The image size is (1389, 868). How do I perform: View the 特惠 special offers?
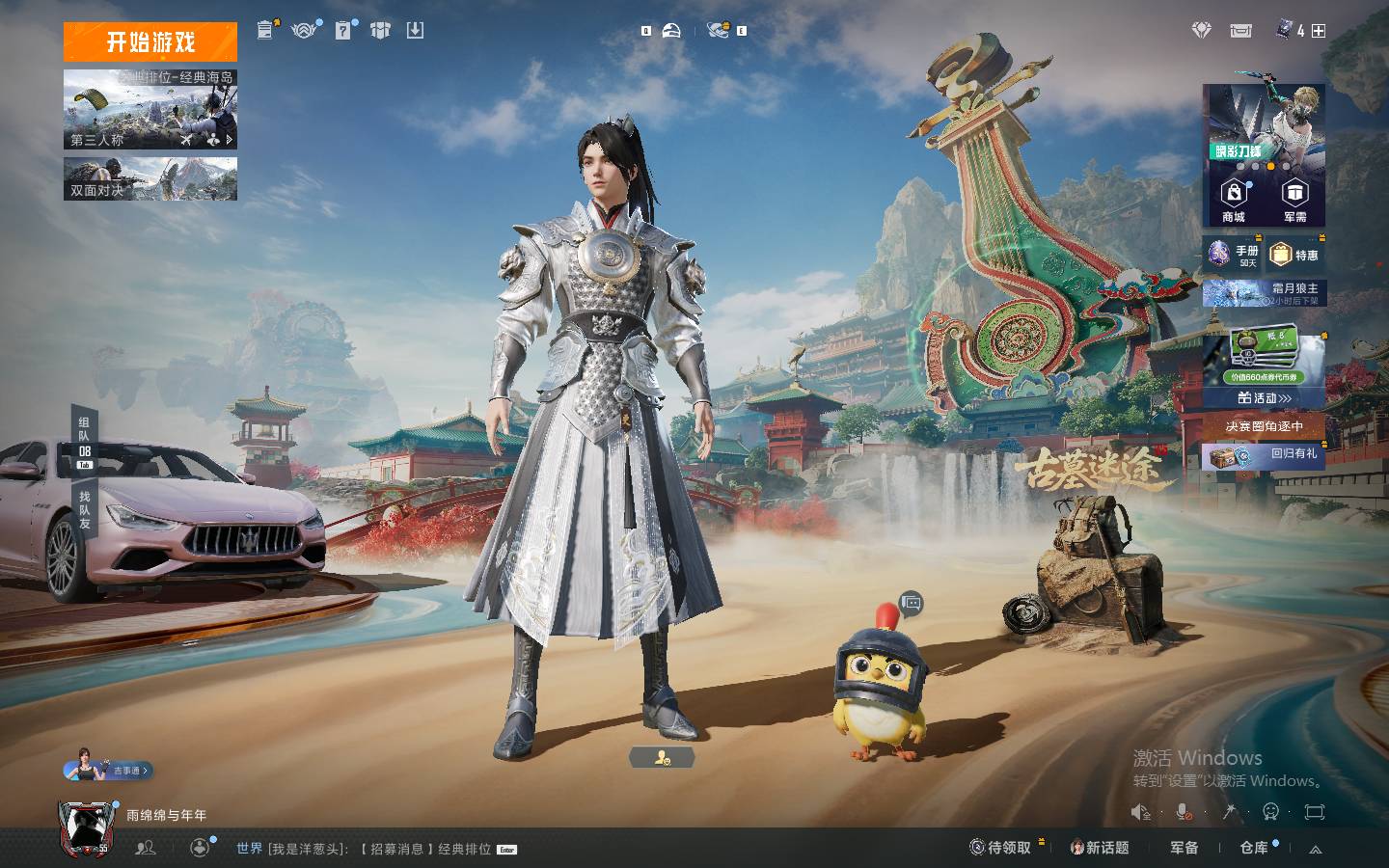point(1295,255)
